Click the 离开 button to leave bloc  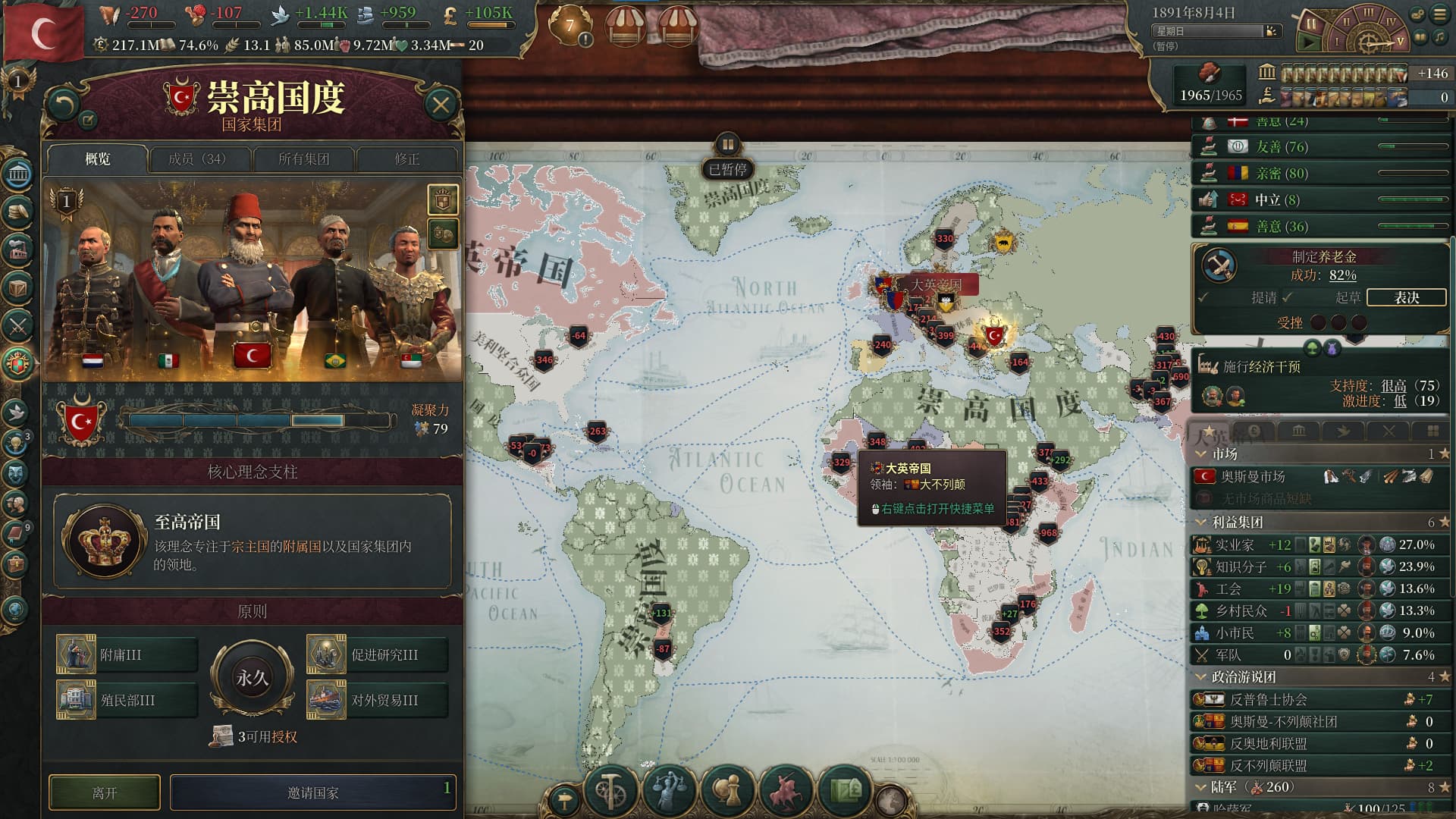105,792
